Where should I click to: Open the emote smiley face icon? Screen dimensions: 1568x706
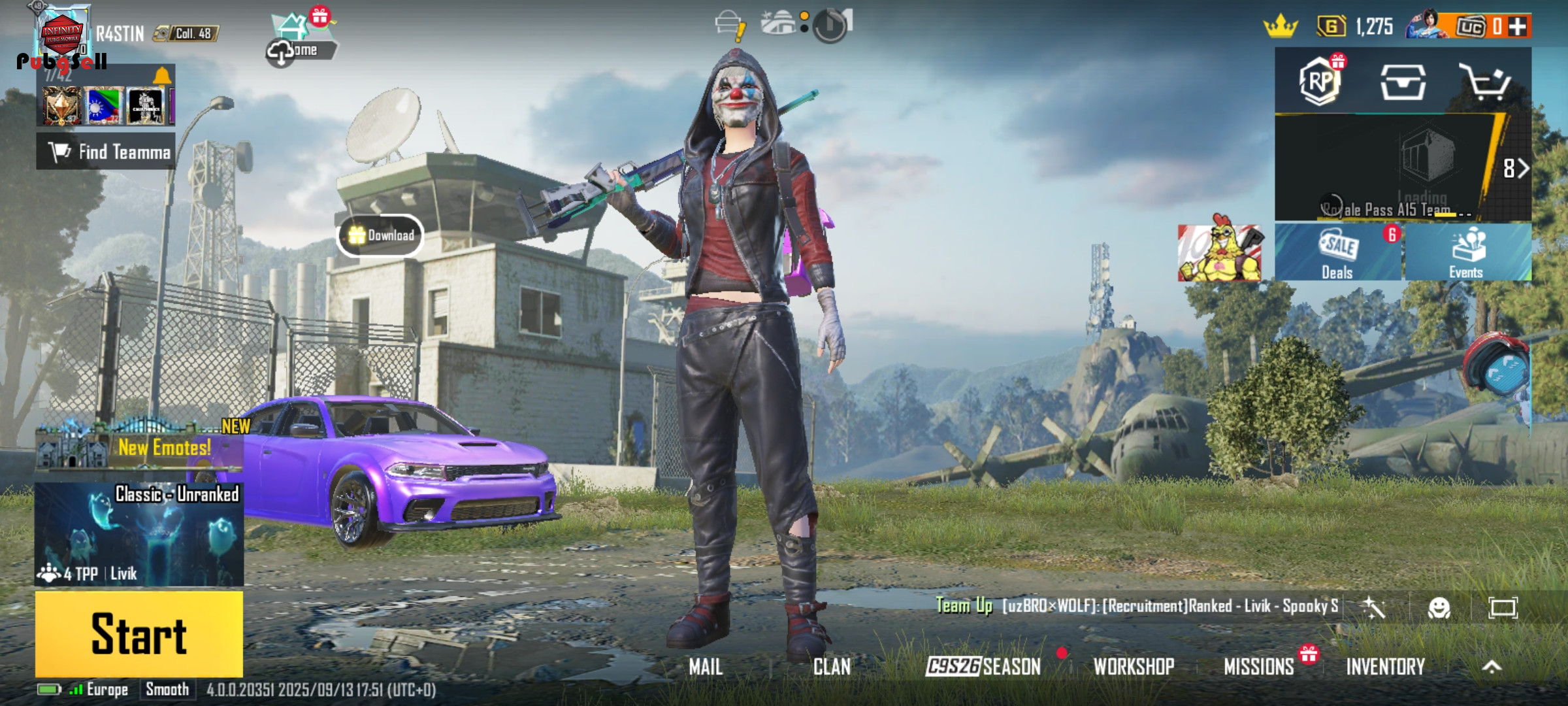point(1439,609)
